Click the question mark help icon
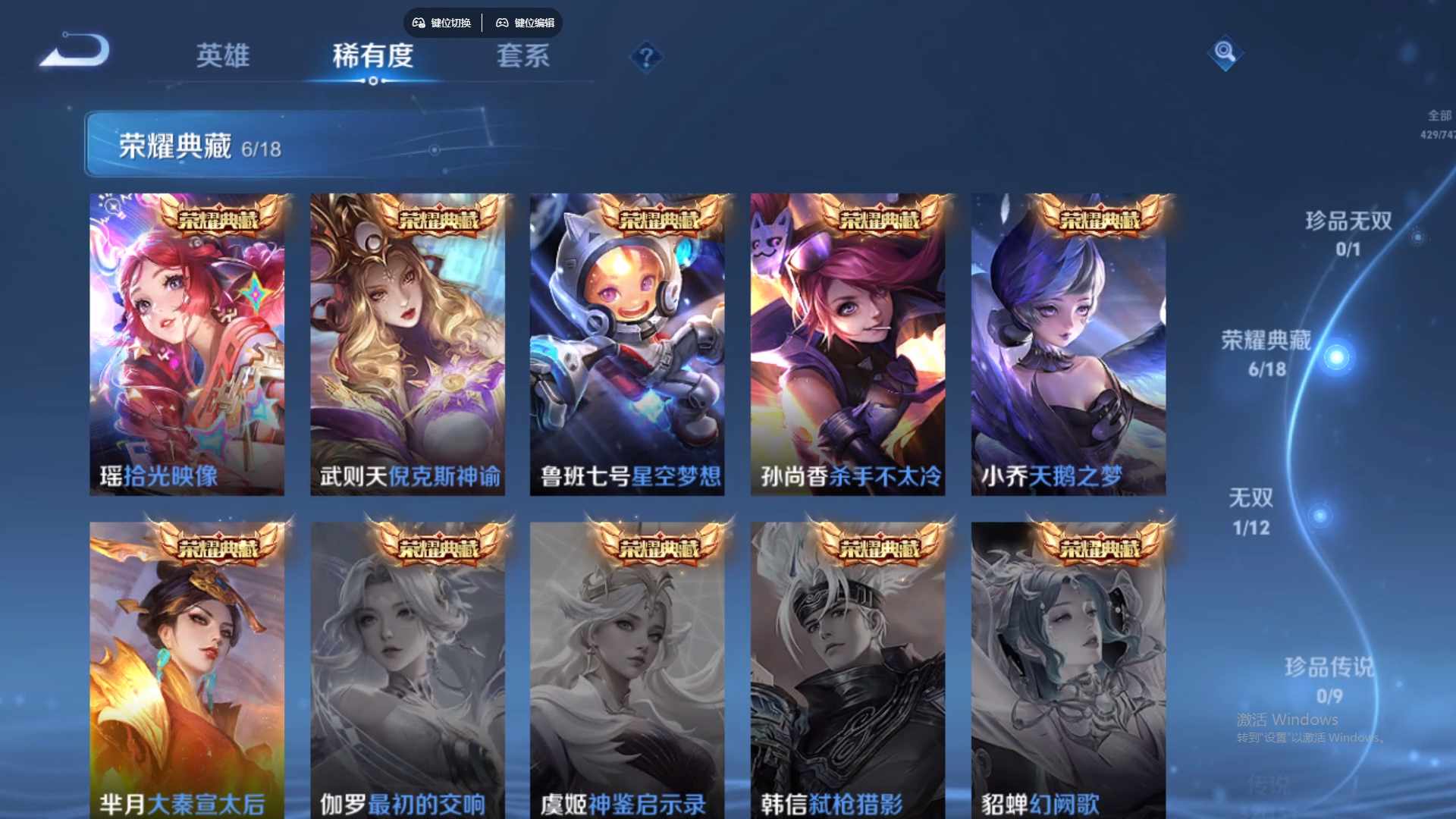 click(x=645, y=55)
